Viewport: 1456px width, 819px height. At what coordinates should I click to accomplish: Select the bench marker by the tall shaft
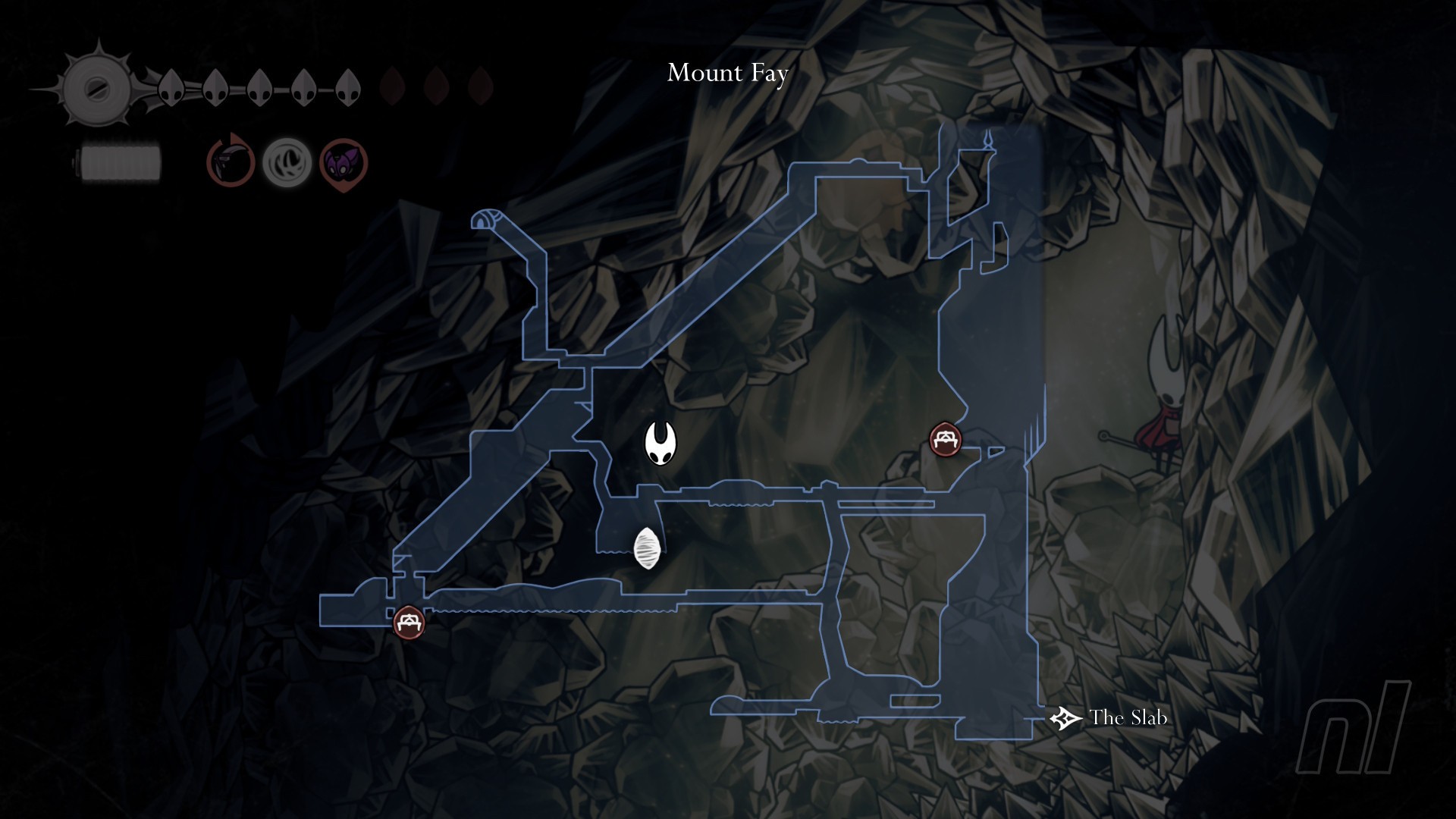(x=945, y=439)
